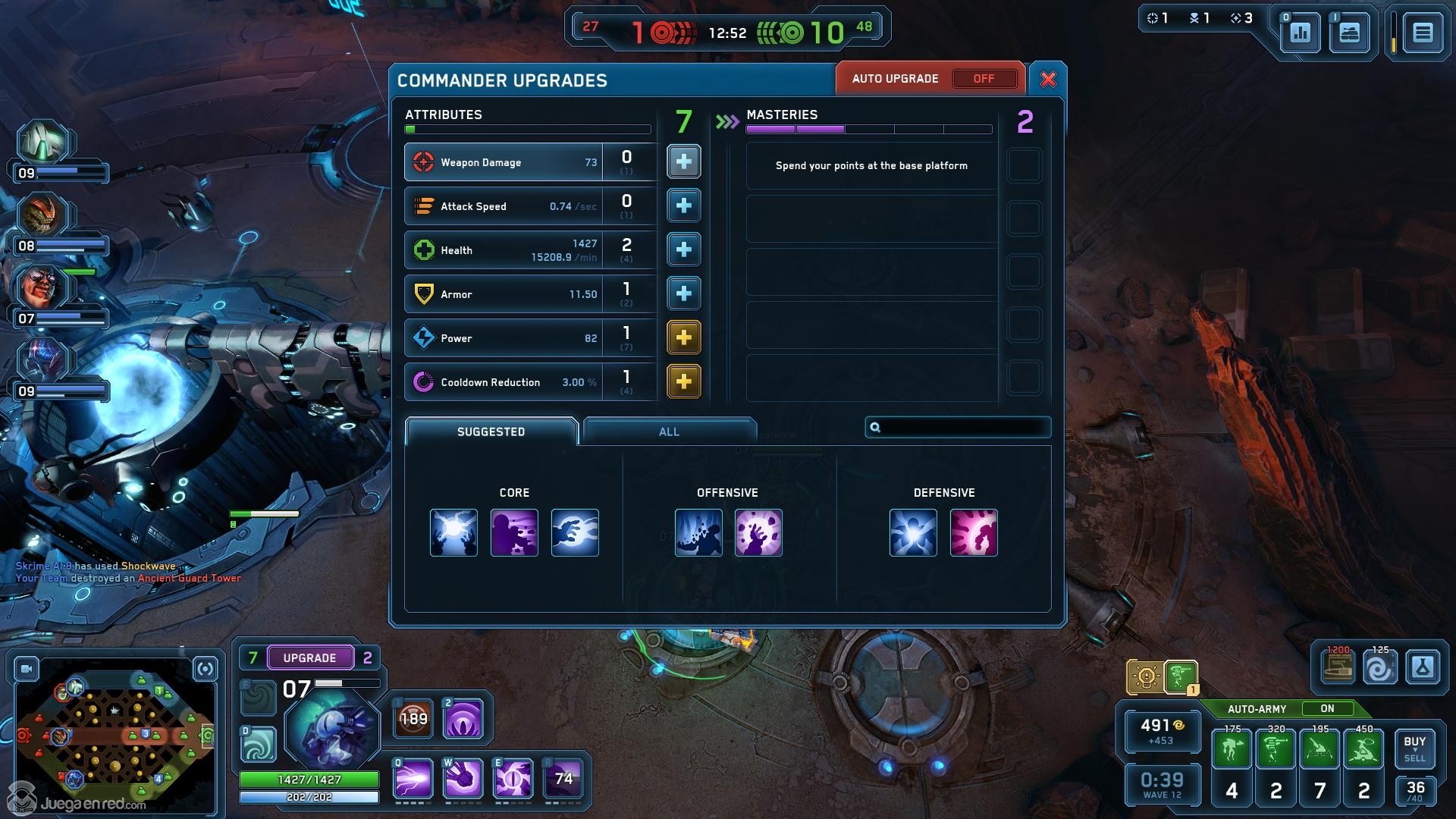The image size is (1456, 819).
Task: Open the main menu list icon
Action: tap(1422, 33)
